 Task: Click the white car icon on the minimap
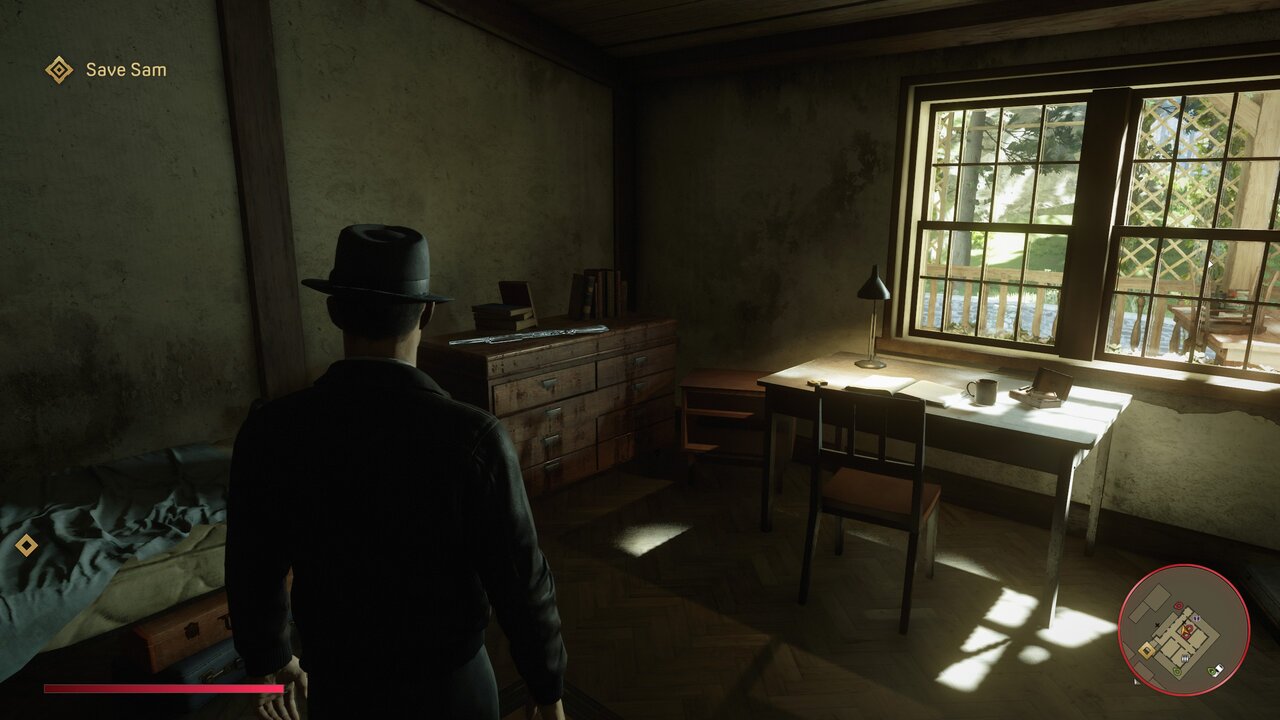[x=1218, y=669]
